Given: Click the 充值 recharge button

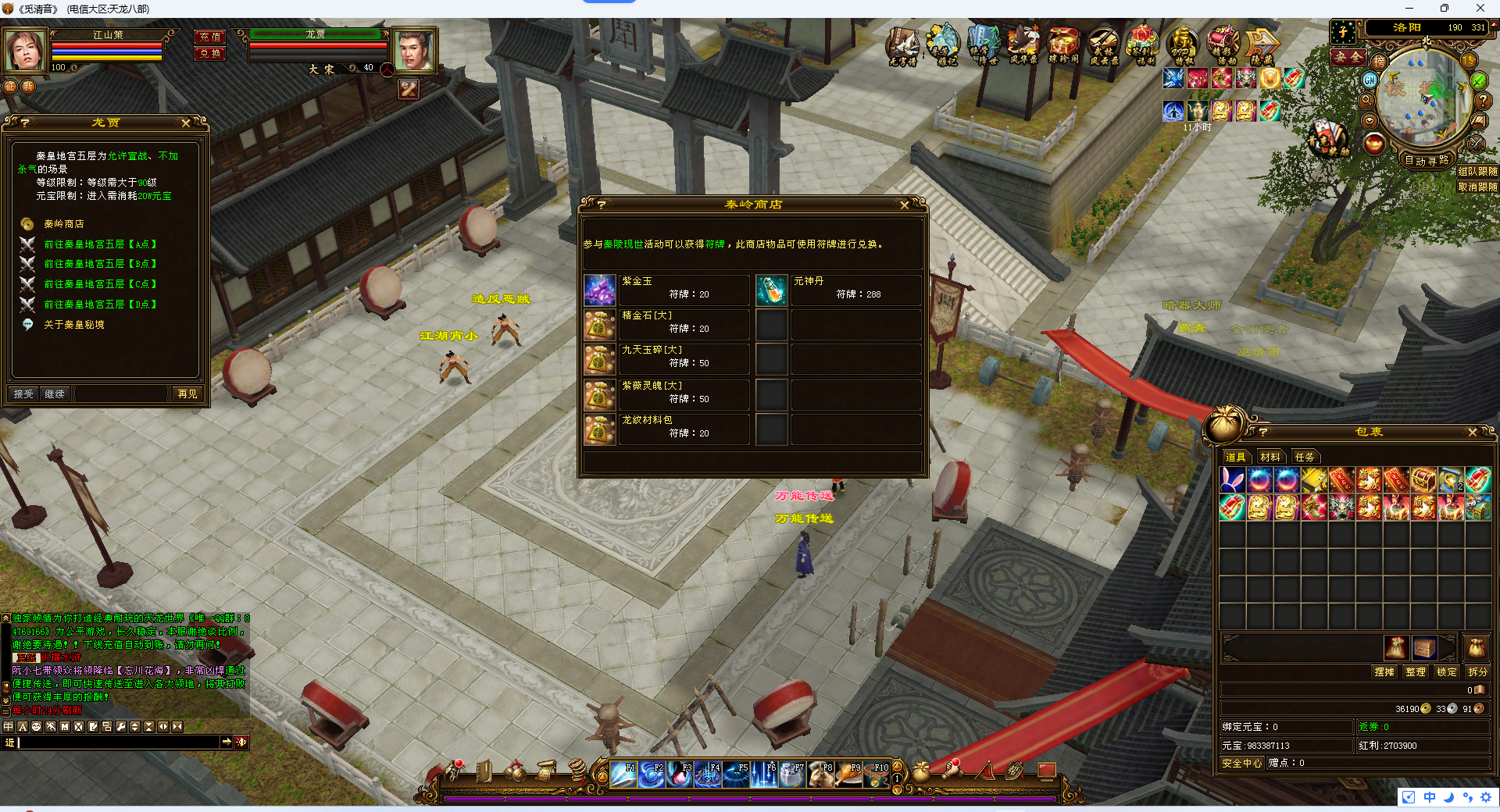Looking at the screenshot, I should click(x=210, y=37).
